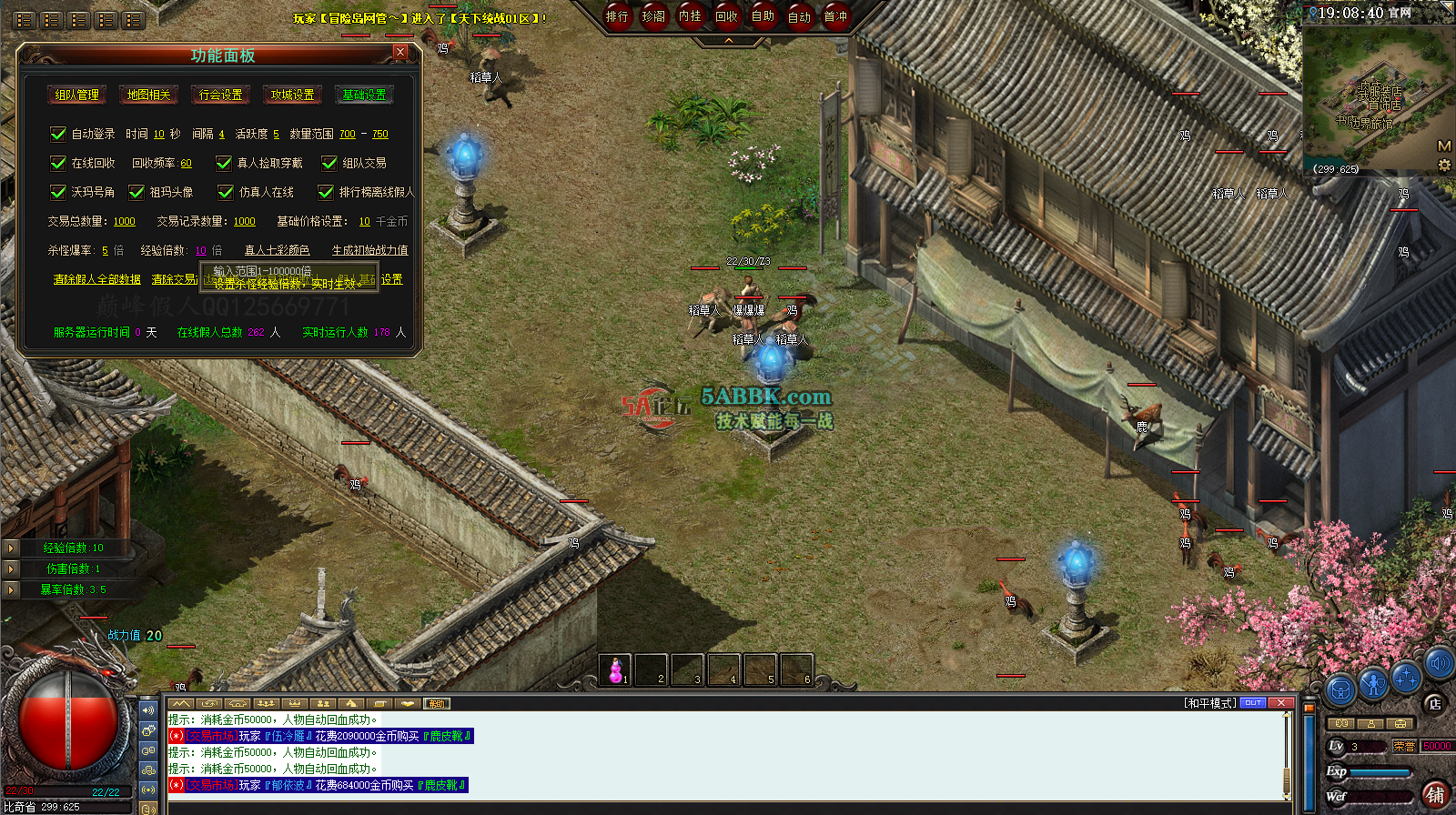Toggle the sound speaker icon
Viewport: 1456px width, 815px height.
[x=1439, y=663]
